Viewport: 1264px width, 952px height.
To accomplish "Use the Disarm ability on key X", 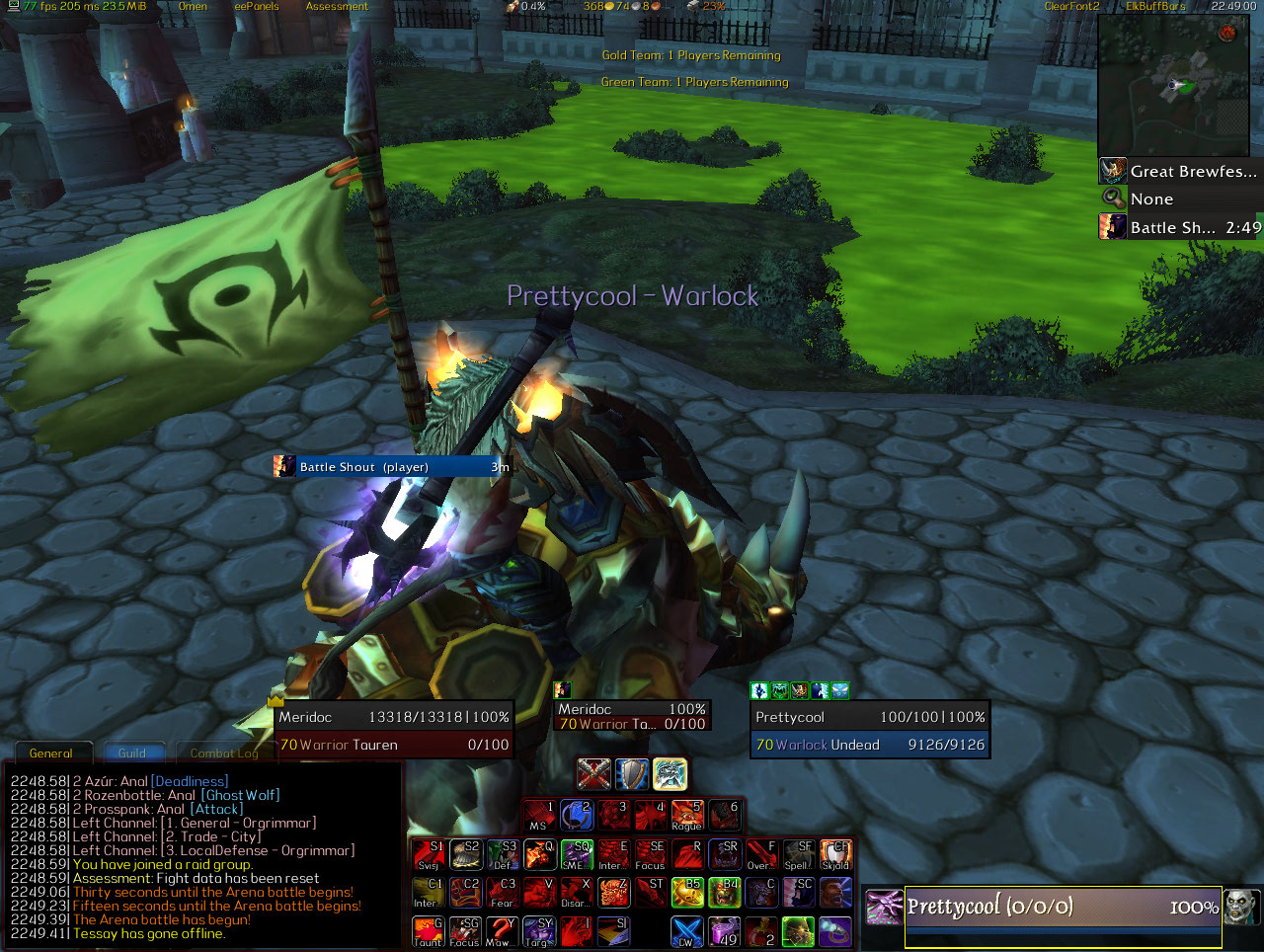I will 576,892.
